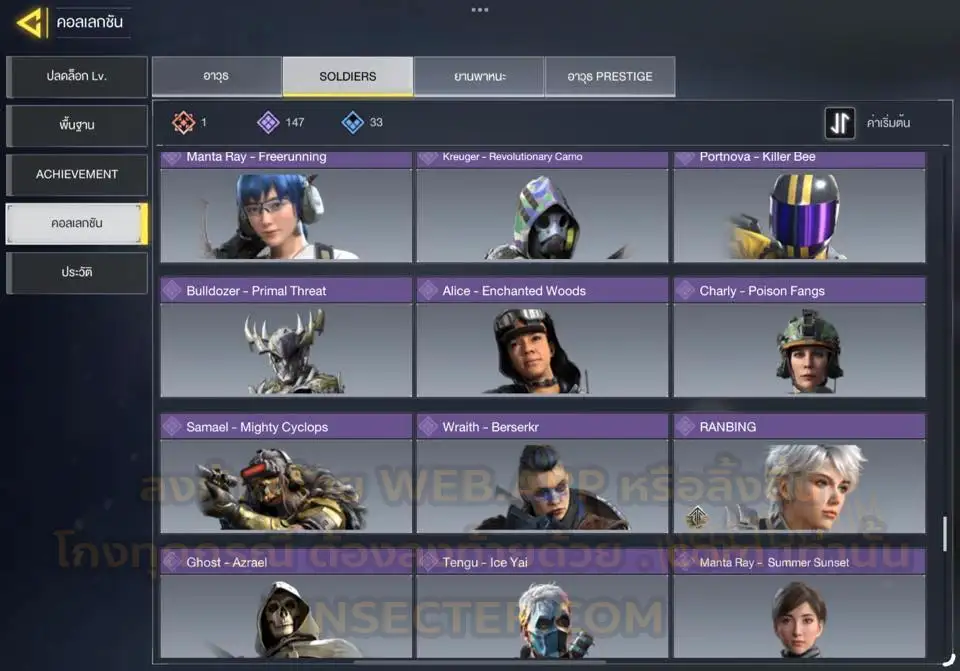Choose the RANBING soldier card
This screenshot has width=960, height=671.
[799, 474]
